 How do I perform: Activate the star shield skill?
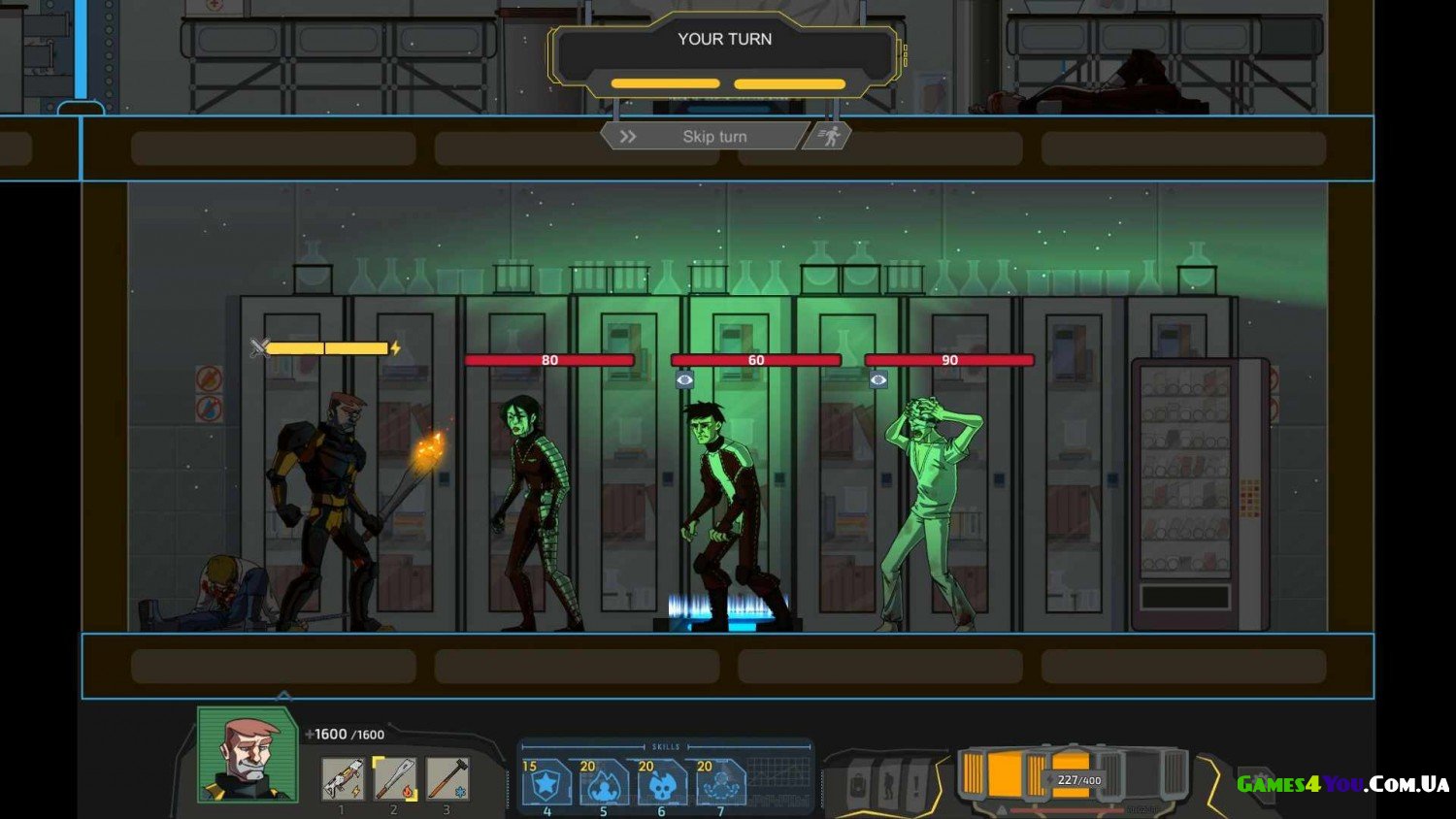tap(546, 782)
